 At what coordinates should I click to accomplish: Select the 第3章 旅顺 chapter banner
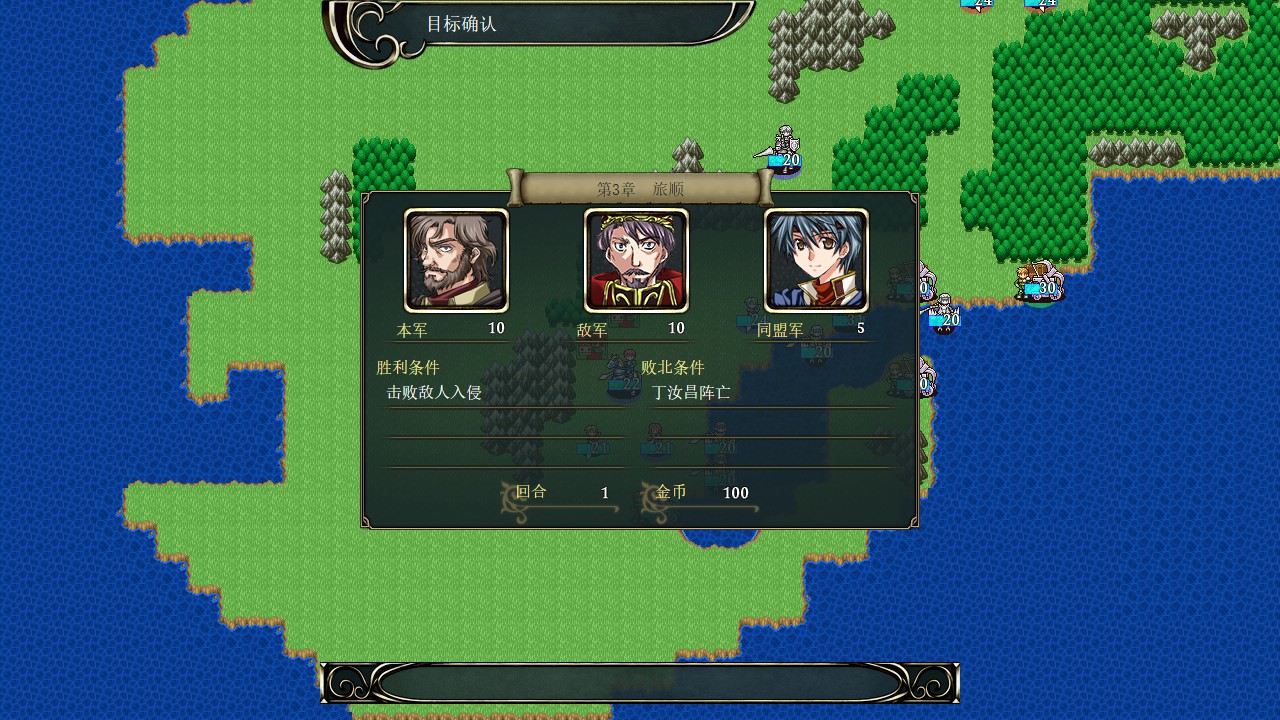coord(640,187)
